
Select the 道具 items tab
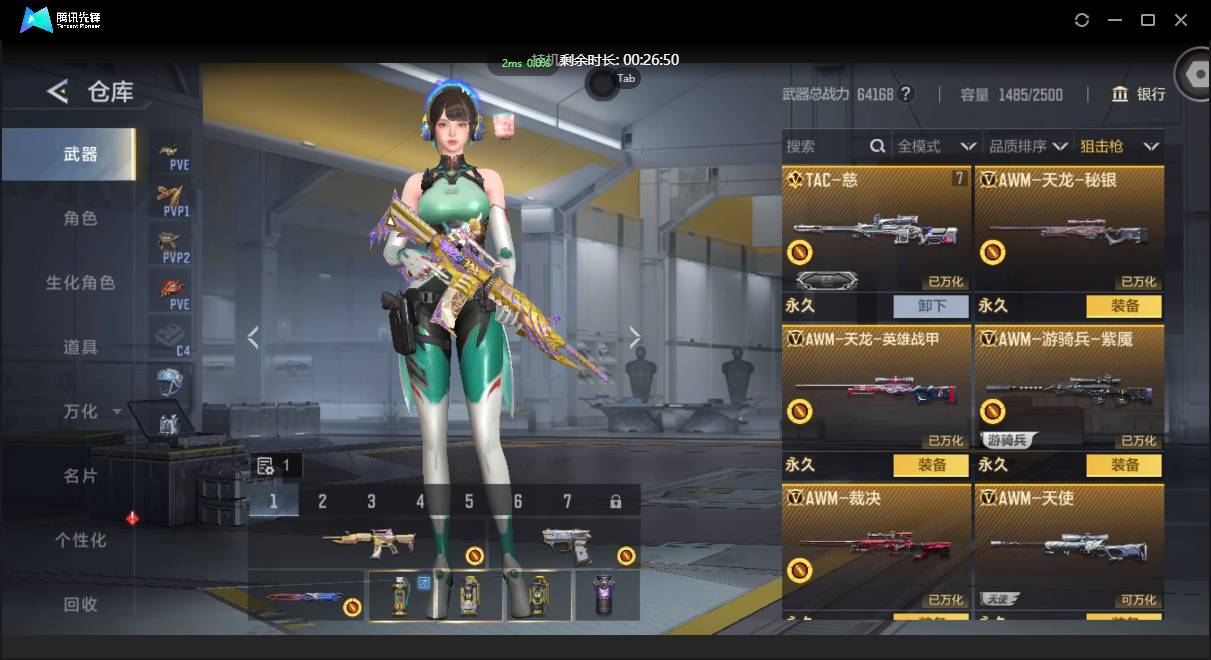pos(80,347)
